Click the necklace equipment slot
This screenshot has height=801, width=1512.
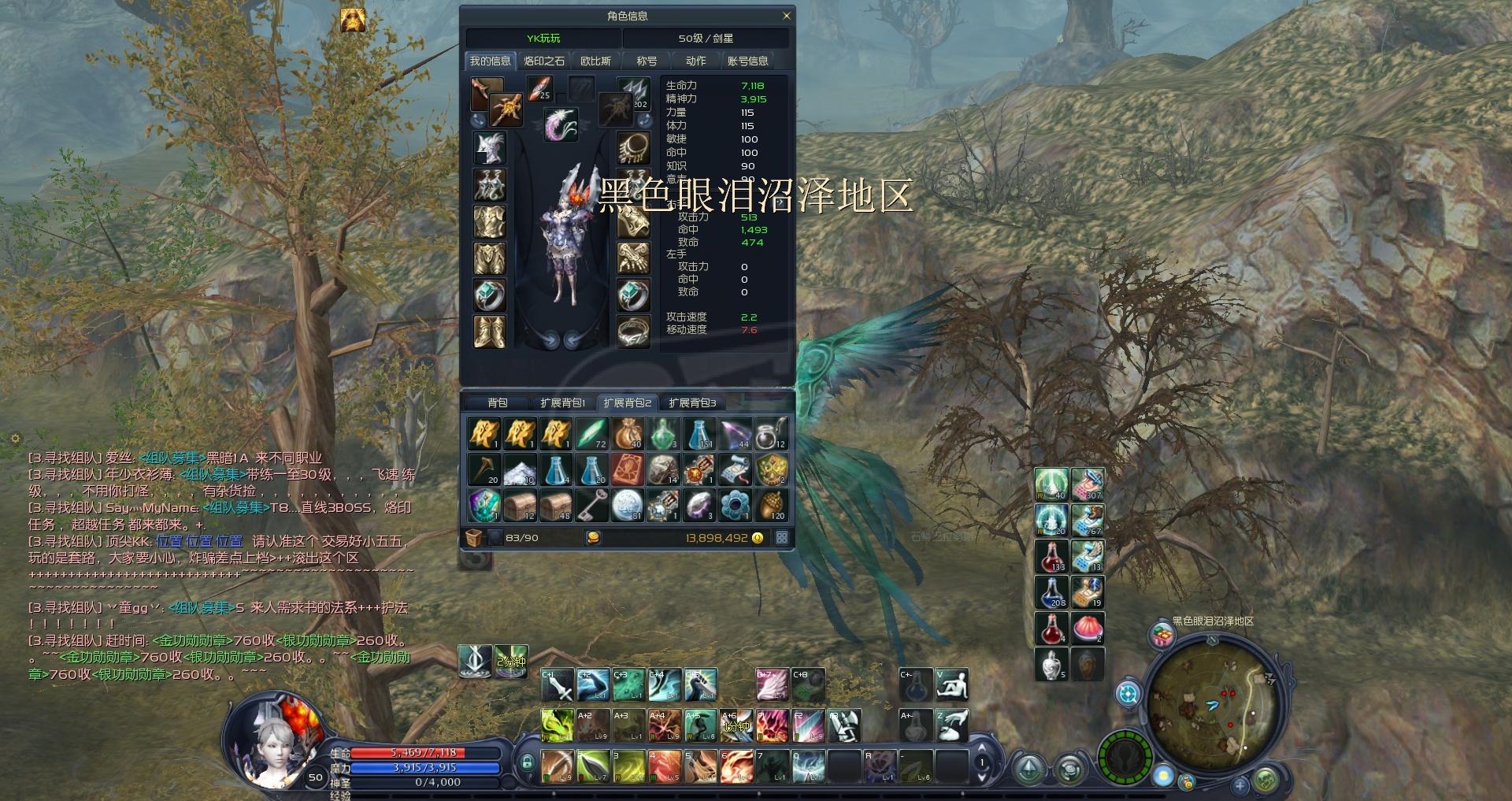[632, 148]
